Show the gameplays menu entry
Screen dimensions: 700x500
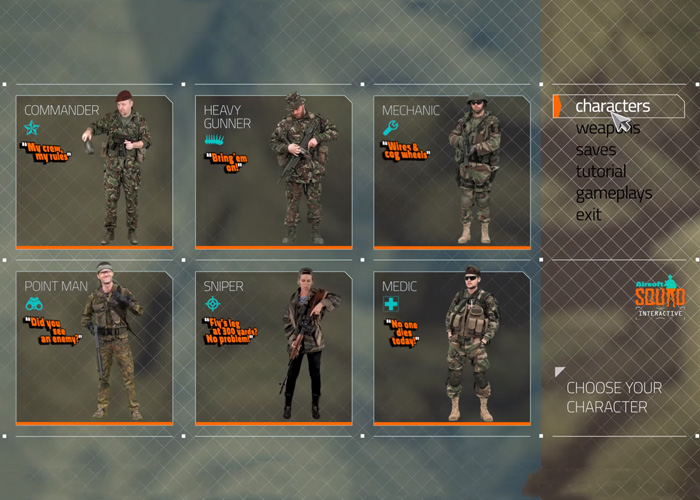613,193
